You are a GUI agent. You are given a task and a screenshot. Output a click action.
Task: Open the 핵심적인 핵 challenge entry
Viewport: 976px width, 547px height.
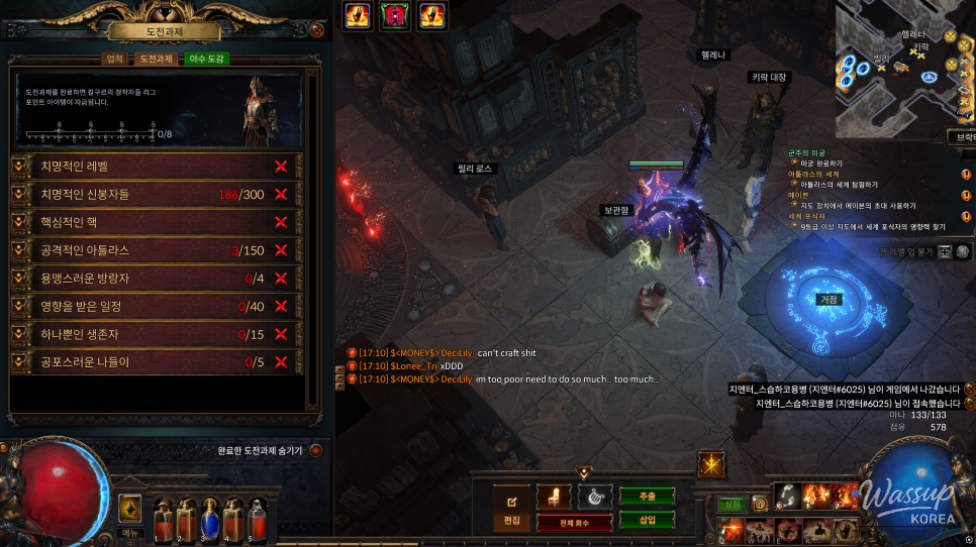click(x=21, y=222)
